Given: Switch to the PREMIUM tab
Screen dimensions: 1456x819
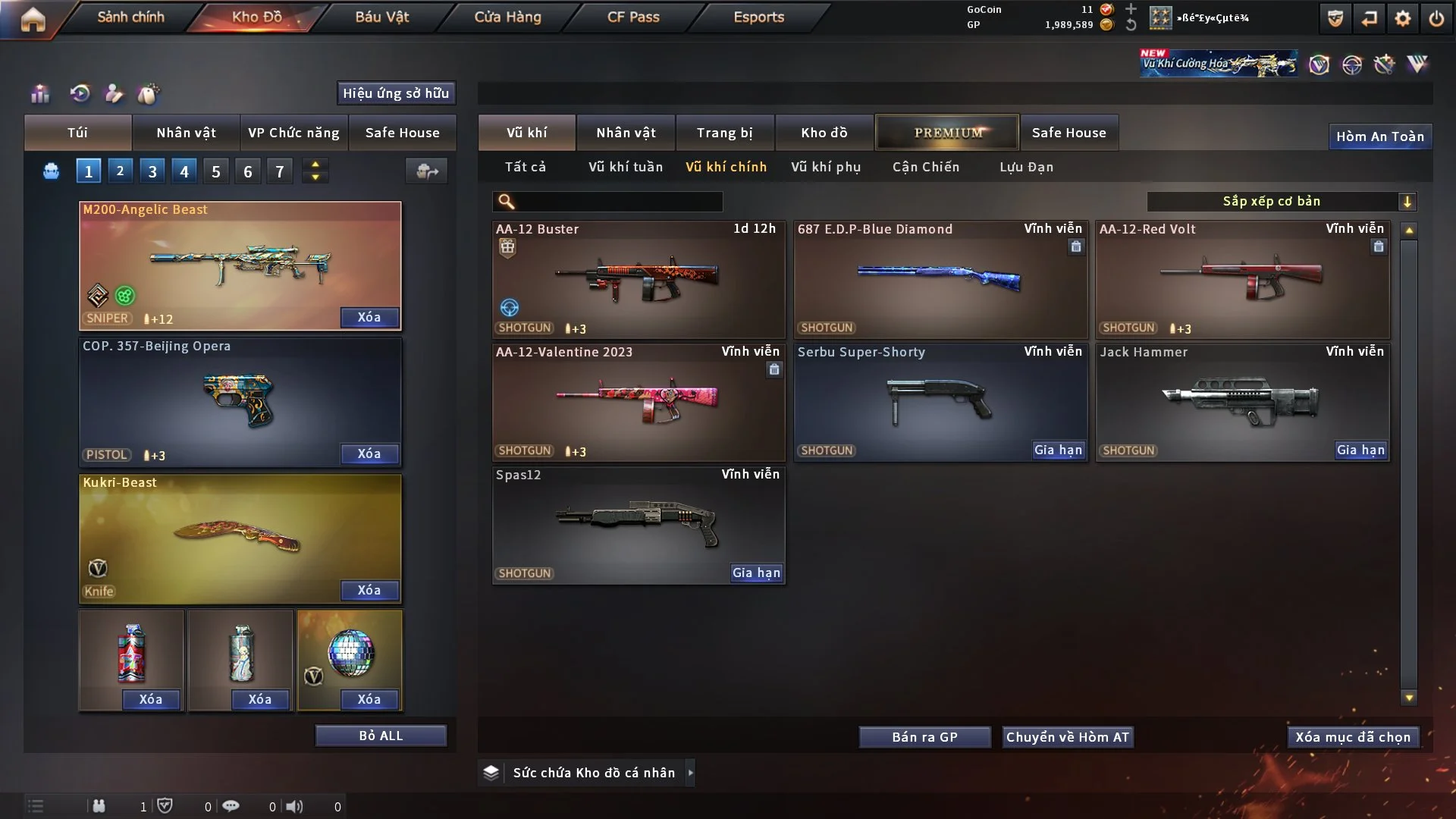Looking at the screenshot, I should 947,133.
